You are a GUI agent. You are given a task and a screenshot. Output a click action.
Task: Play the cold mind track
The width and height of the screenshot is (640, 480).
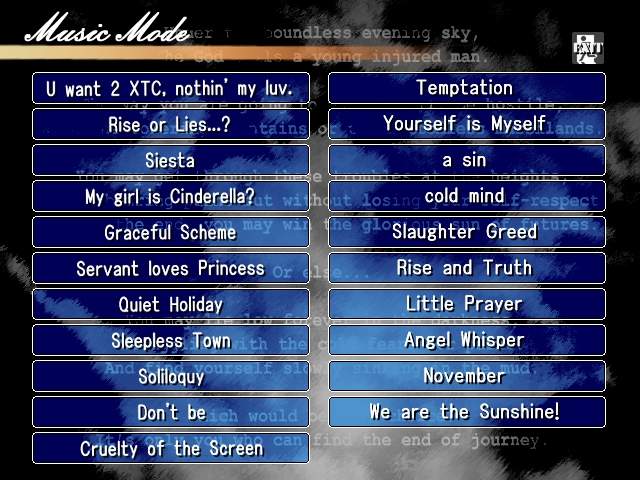pos(466,196)
